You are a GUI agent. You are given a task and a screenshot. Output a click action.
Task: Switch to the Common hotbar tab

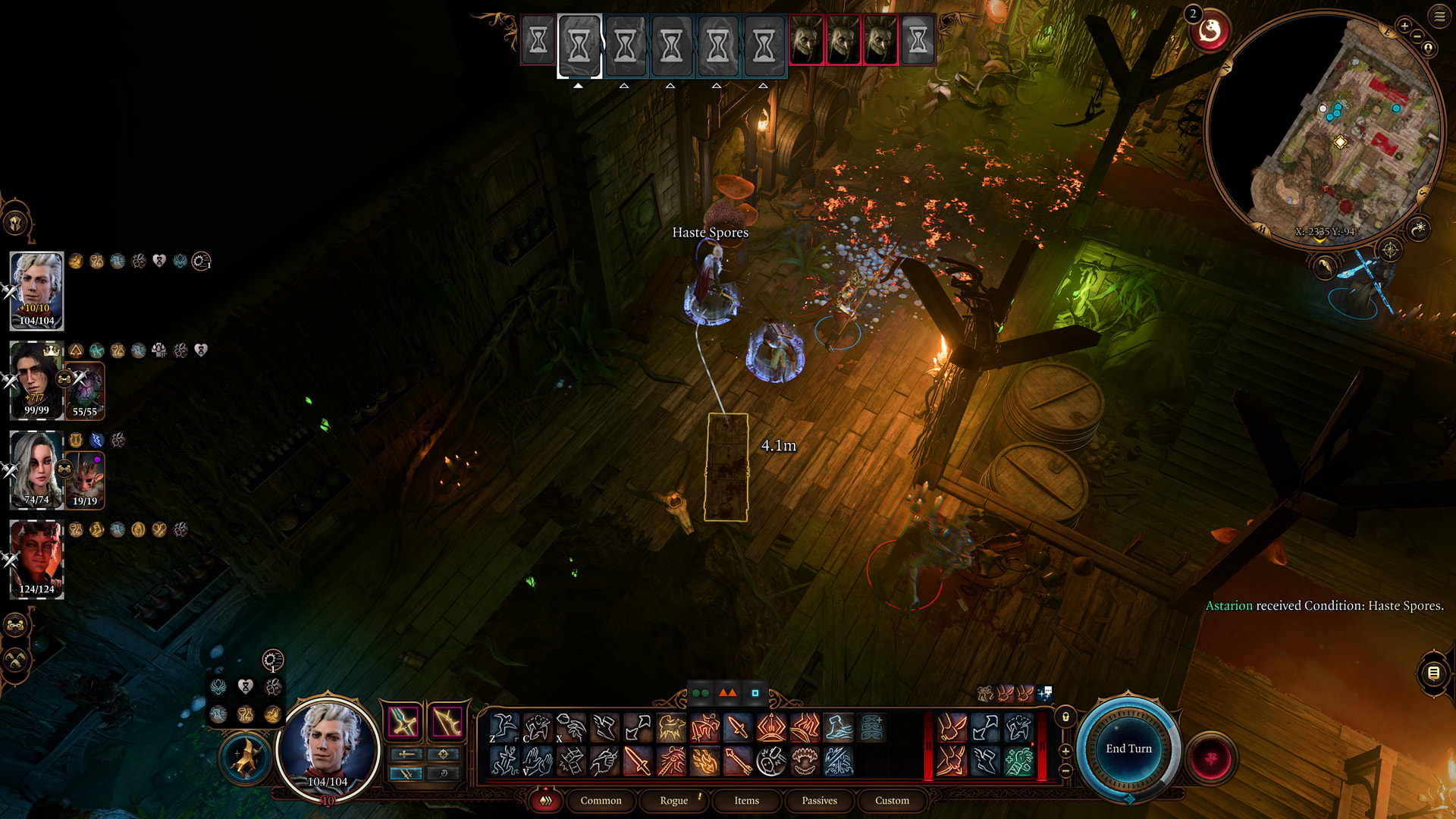pyautogui.click(x=601, y=801)
